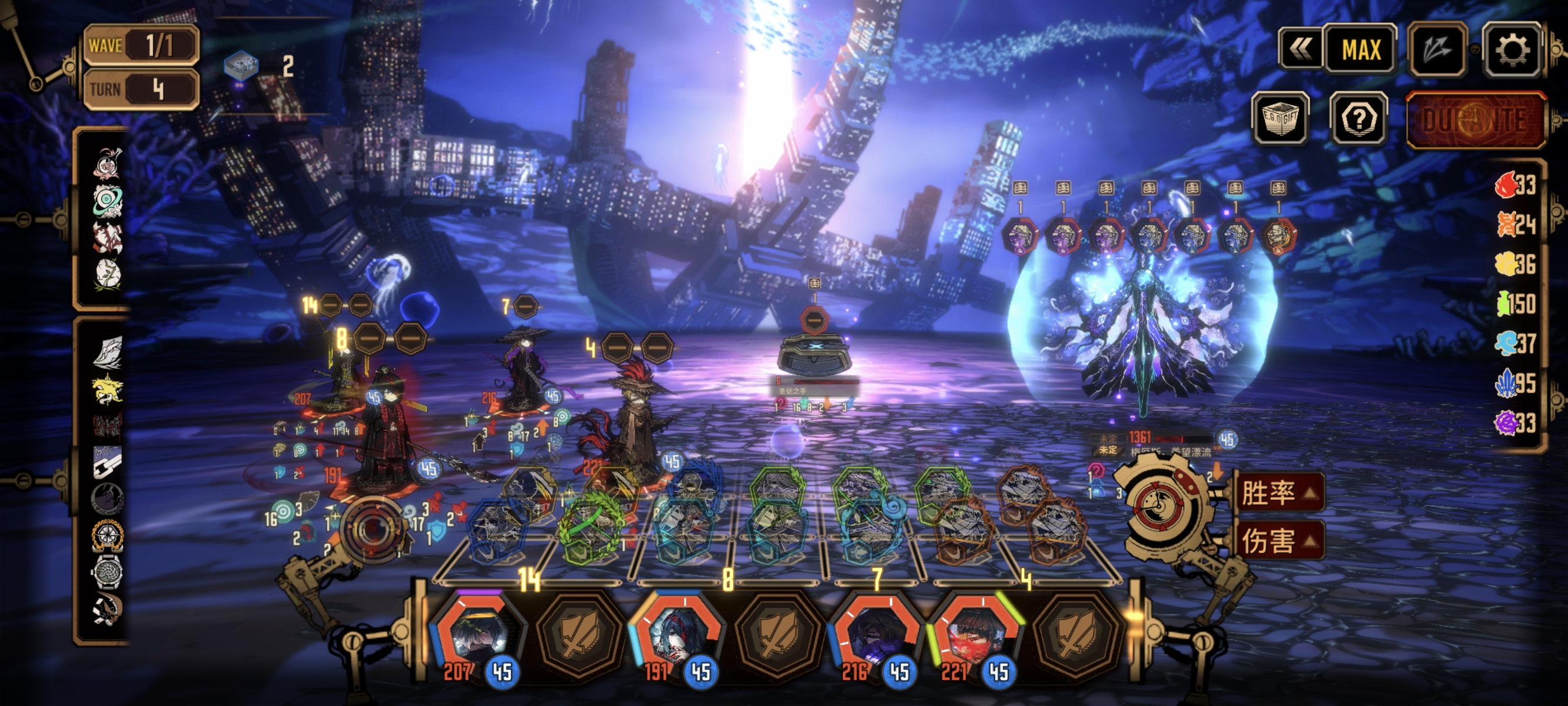1568x706 pixels.
Task: Select the haloed sinner portrait with 207 HP
Action: coord(479,634)
